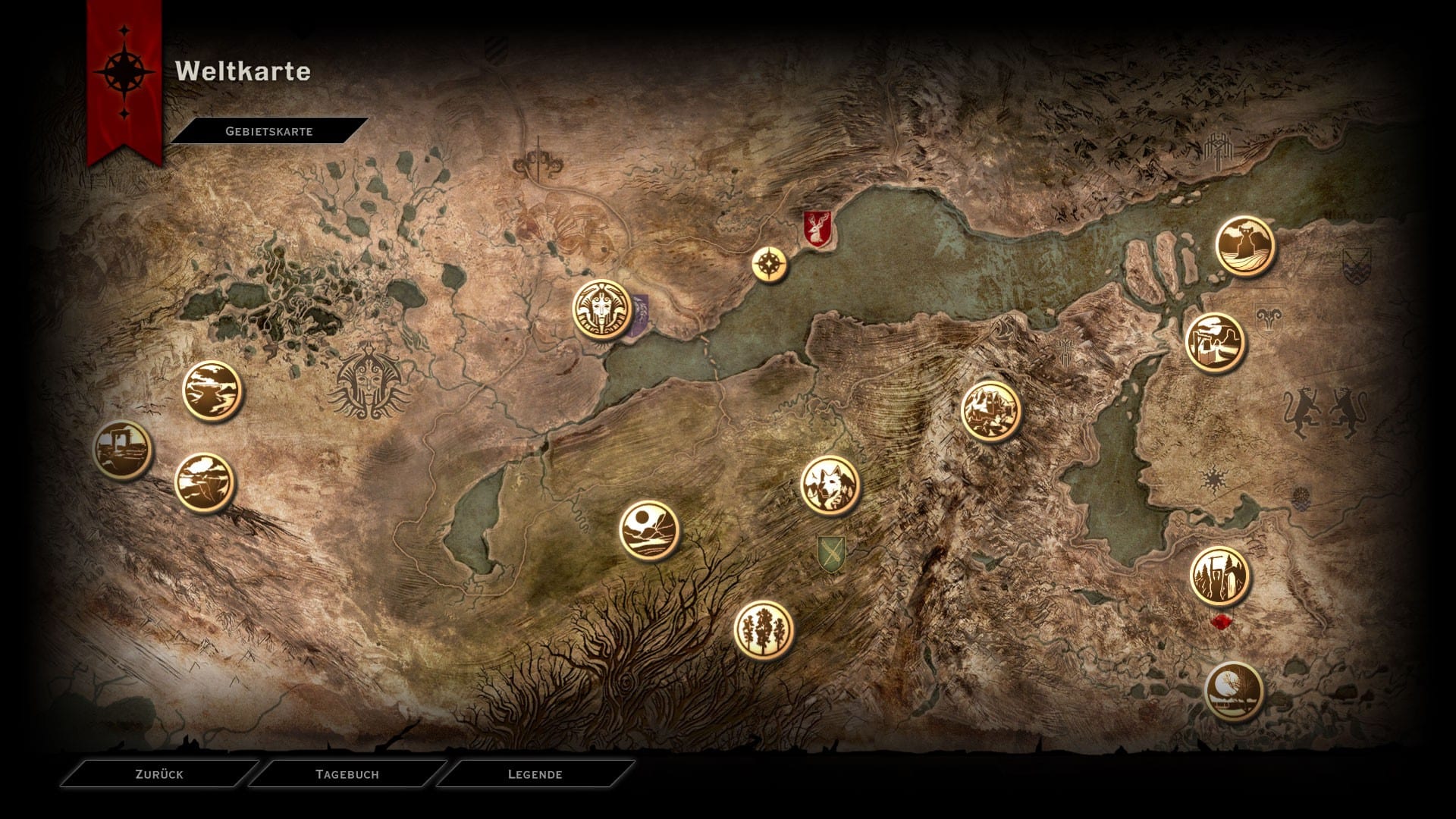
Task: Select the mountain fortress location marker
Action: [x=990, y=411]
